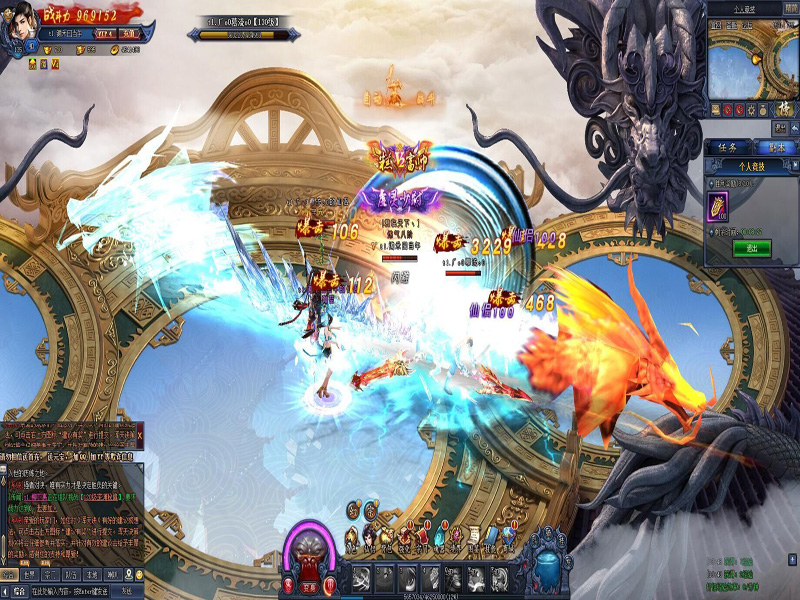Select the 综合 general chat tab

[x=8, y=575]
